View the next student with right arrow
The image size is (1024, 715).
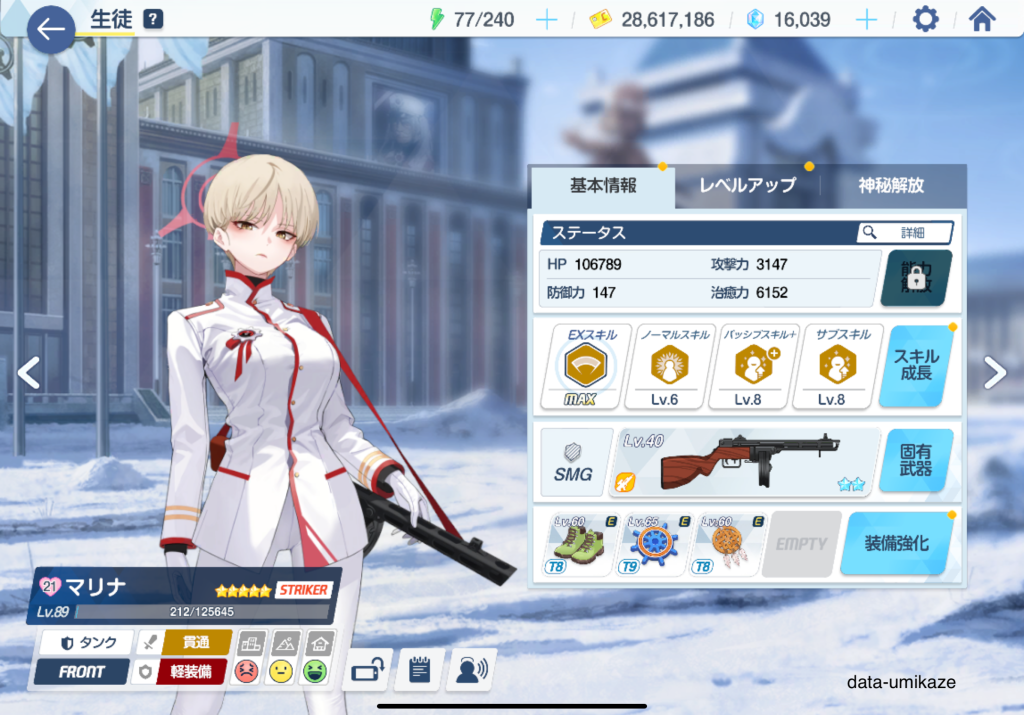tap(994, 373)
